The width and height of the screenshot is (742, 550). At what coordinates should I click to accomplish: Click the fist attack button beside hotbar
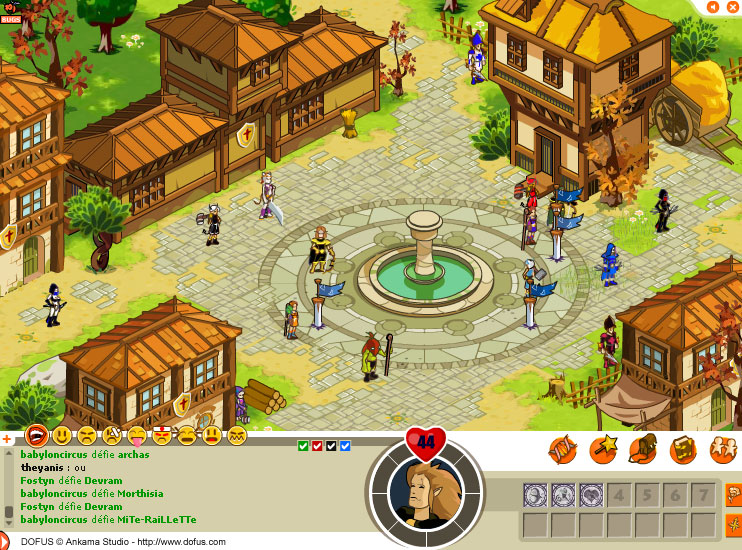732,495
